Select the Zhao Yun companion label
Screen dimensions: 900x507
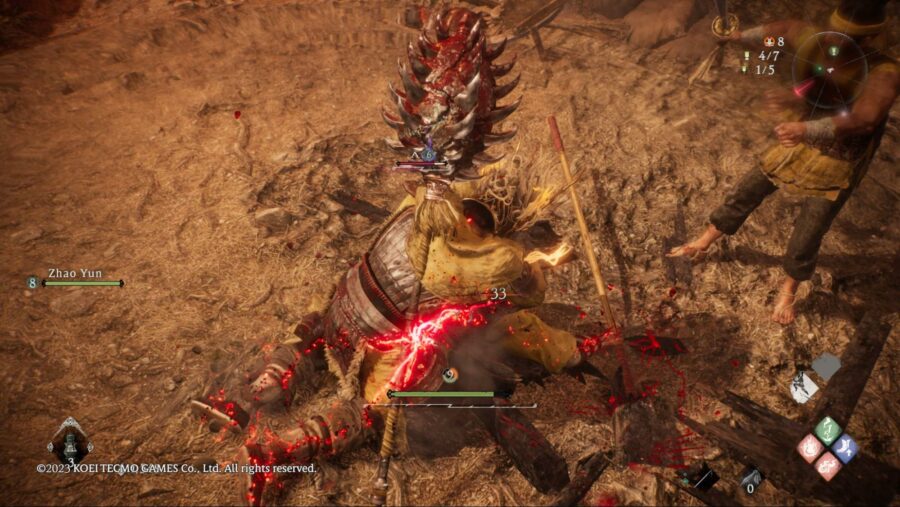tap(75, 274)
